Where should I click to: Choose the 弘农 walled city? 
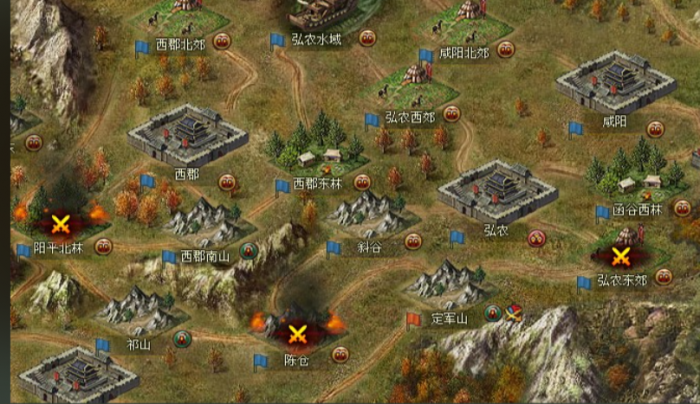point(497,190)
